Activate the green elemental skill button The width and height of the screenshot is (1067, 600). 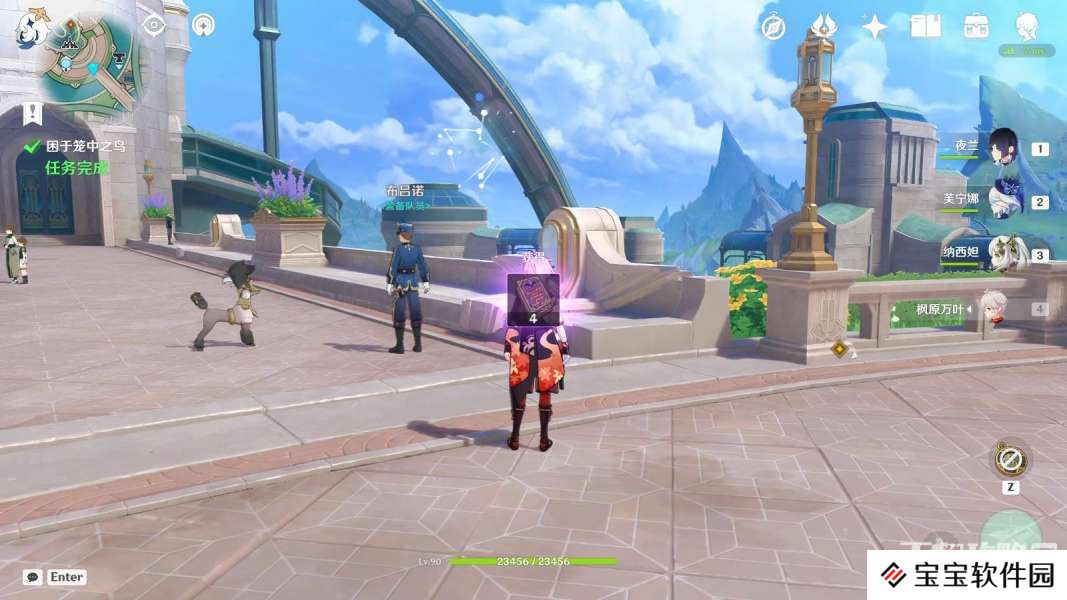click(1010, 533)
